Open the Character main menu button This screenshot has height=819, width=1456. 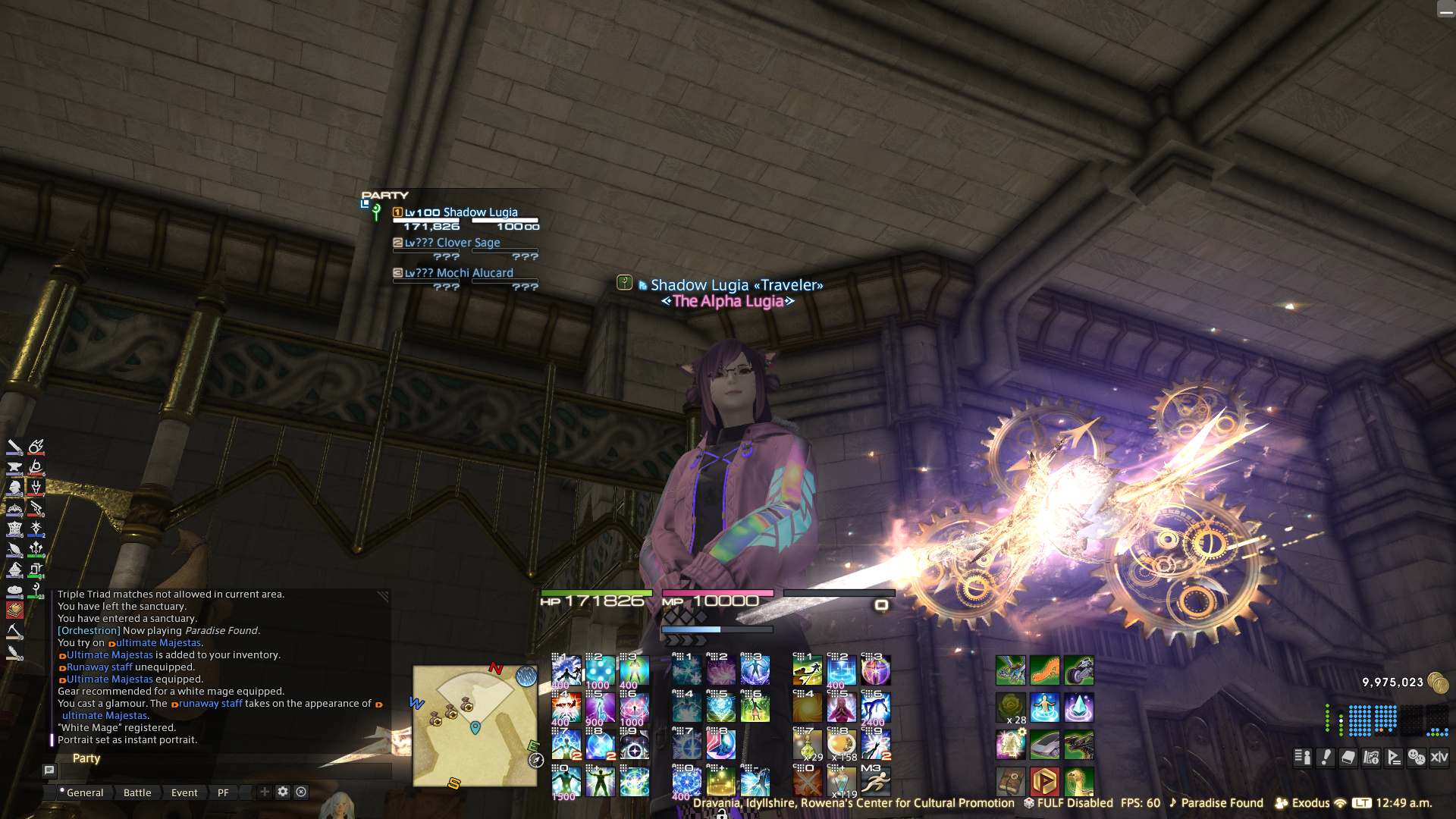point(1303,757)
